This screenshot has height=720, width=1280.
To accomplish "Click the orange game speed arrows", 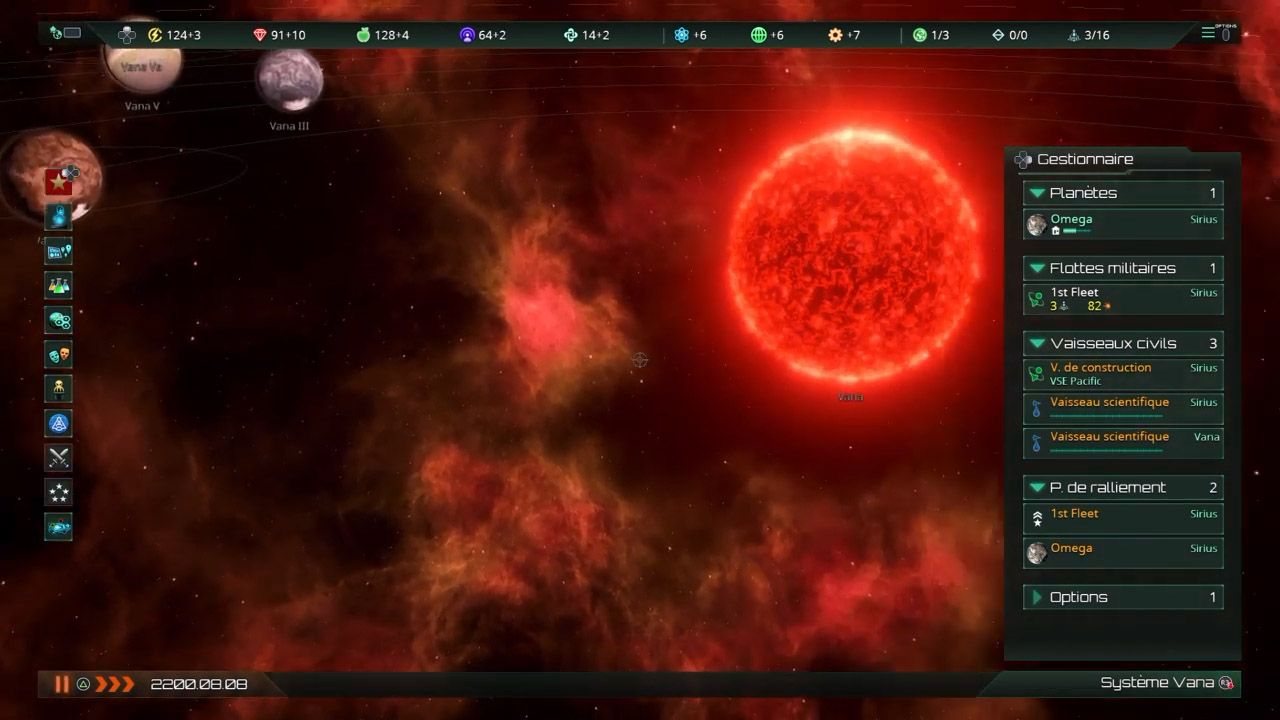I will (114, 684).
